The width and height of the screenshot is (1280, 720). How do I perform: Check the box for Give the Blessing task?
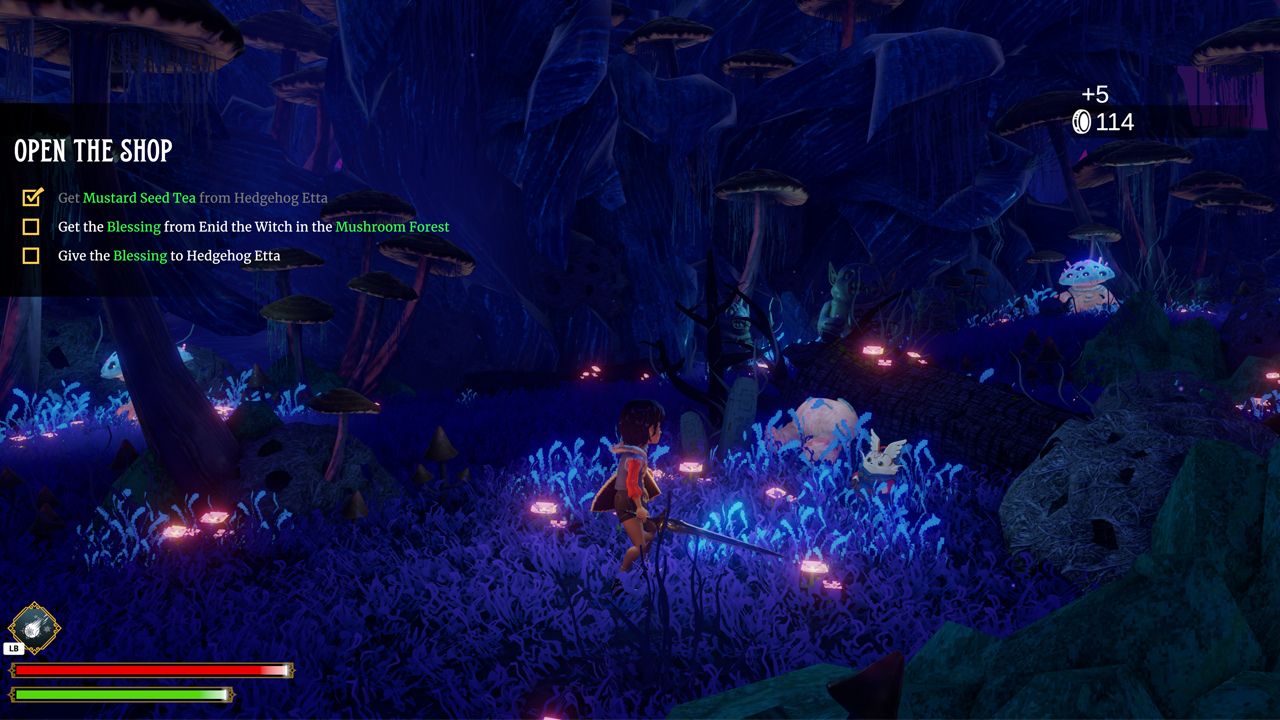31,255
